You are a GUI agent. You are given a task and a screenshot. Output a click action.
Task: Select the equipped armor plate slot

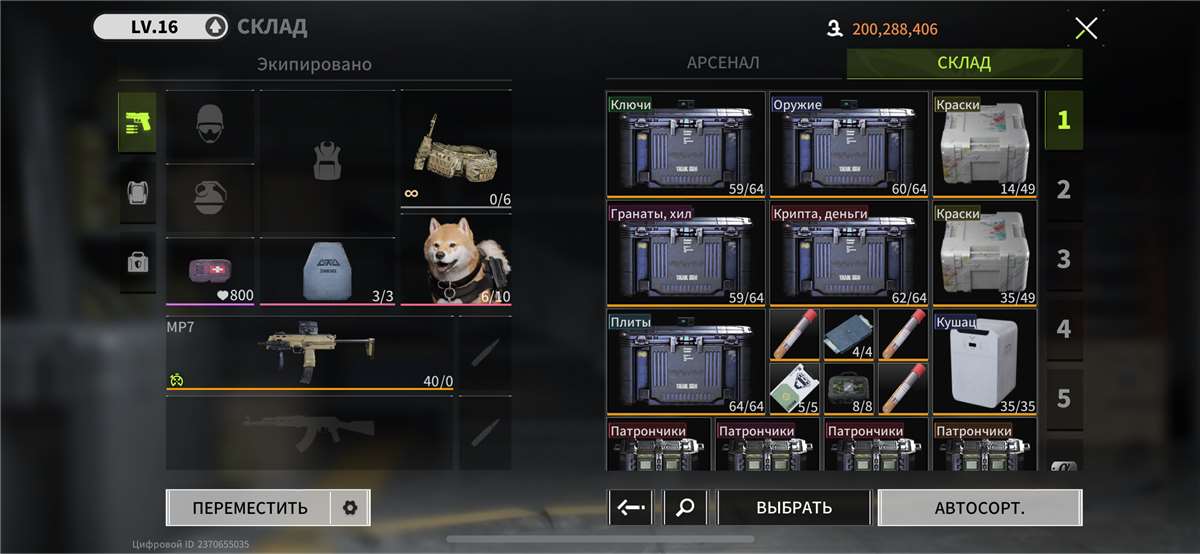click(x=329, y=271)
